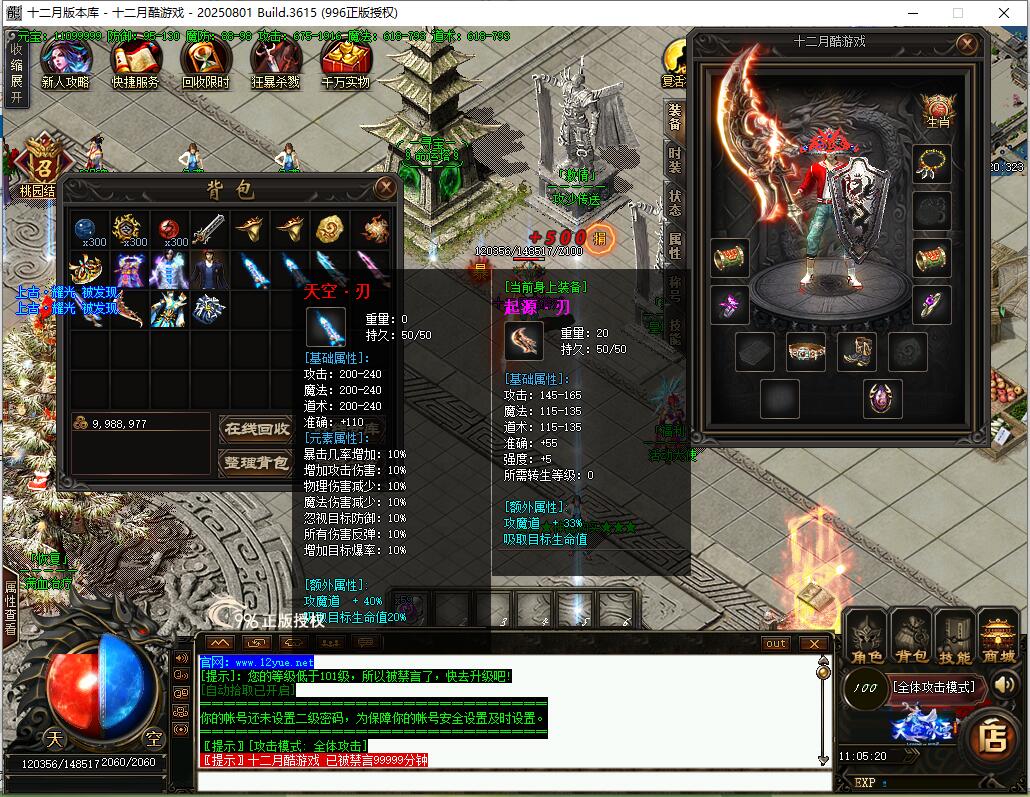Screen dimensions: 1030x797
Task: Close the 背包 backpack window
Action: 384,187
